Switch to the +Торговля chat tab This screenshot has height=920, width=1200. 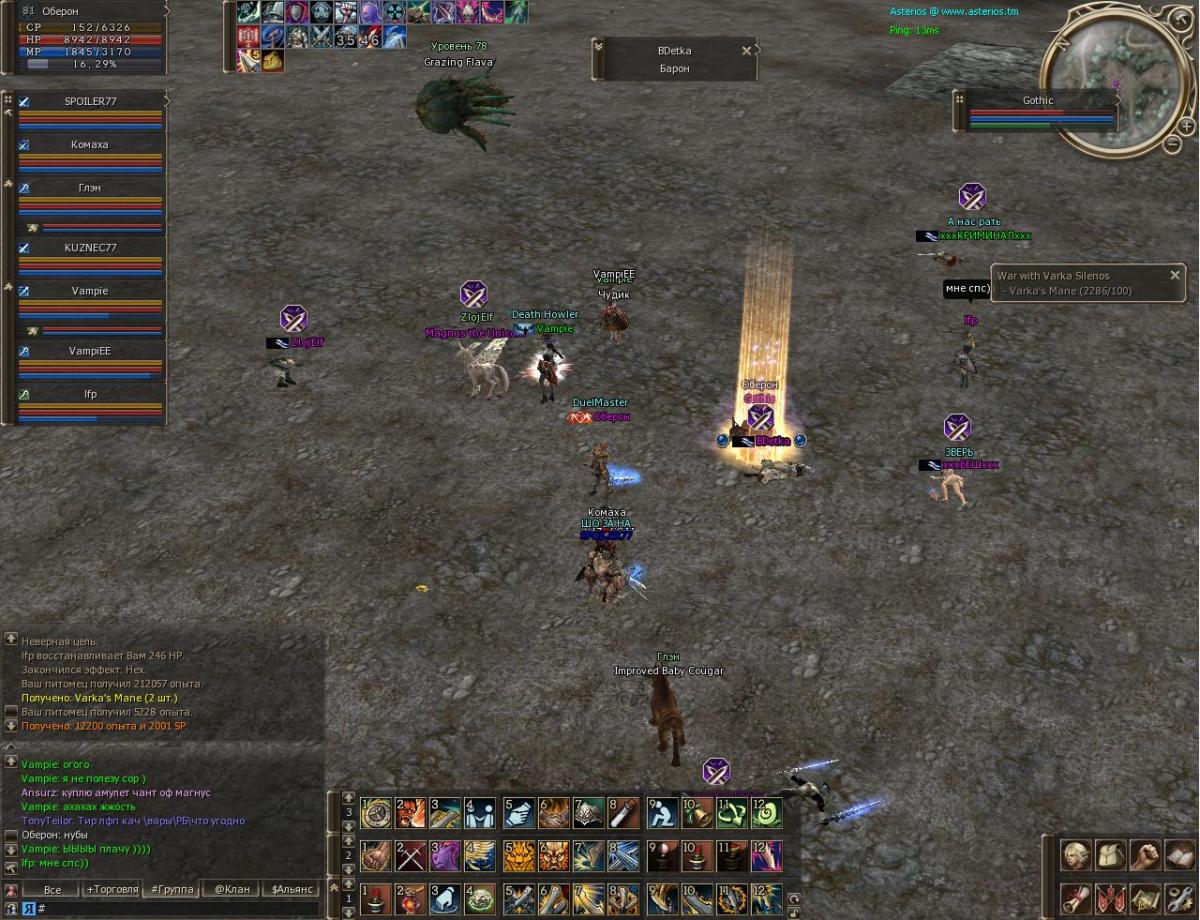[x=112, y=889]
